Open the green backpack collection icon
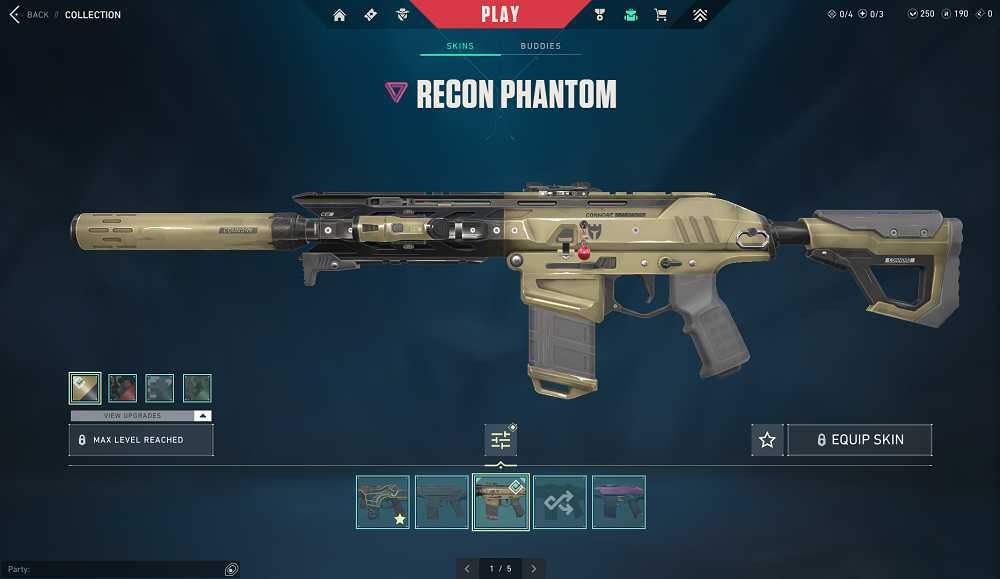Image resolution: width=1000 pixels, height=579 pixels. tap(630, 15)
